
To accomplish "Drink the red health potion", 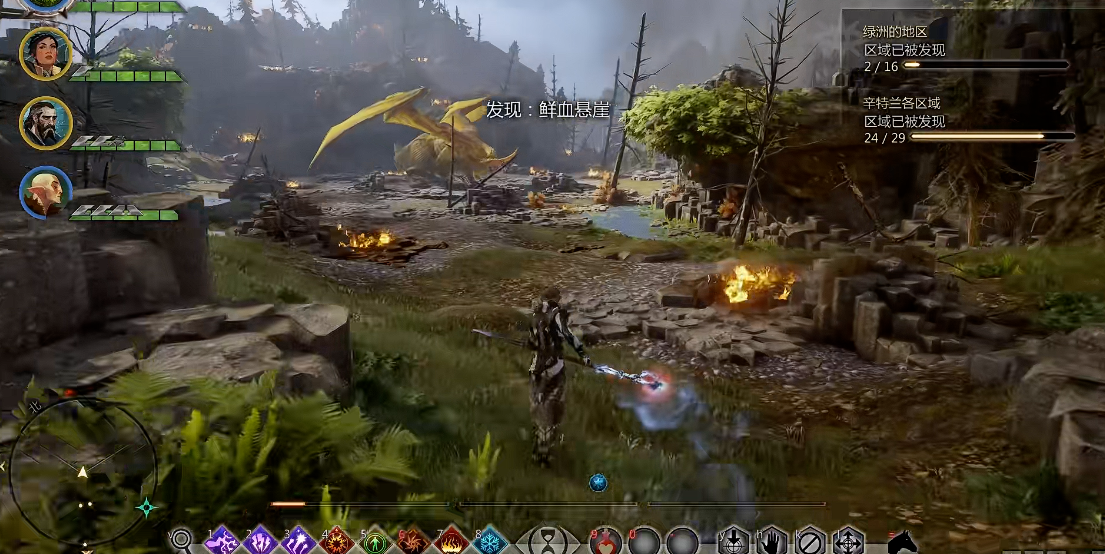I will coord(606,541).
